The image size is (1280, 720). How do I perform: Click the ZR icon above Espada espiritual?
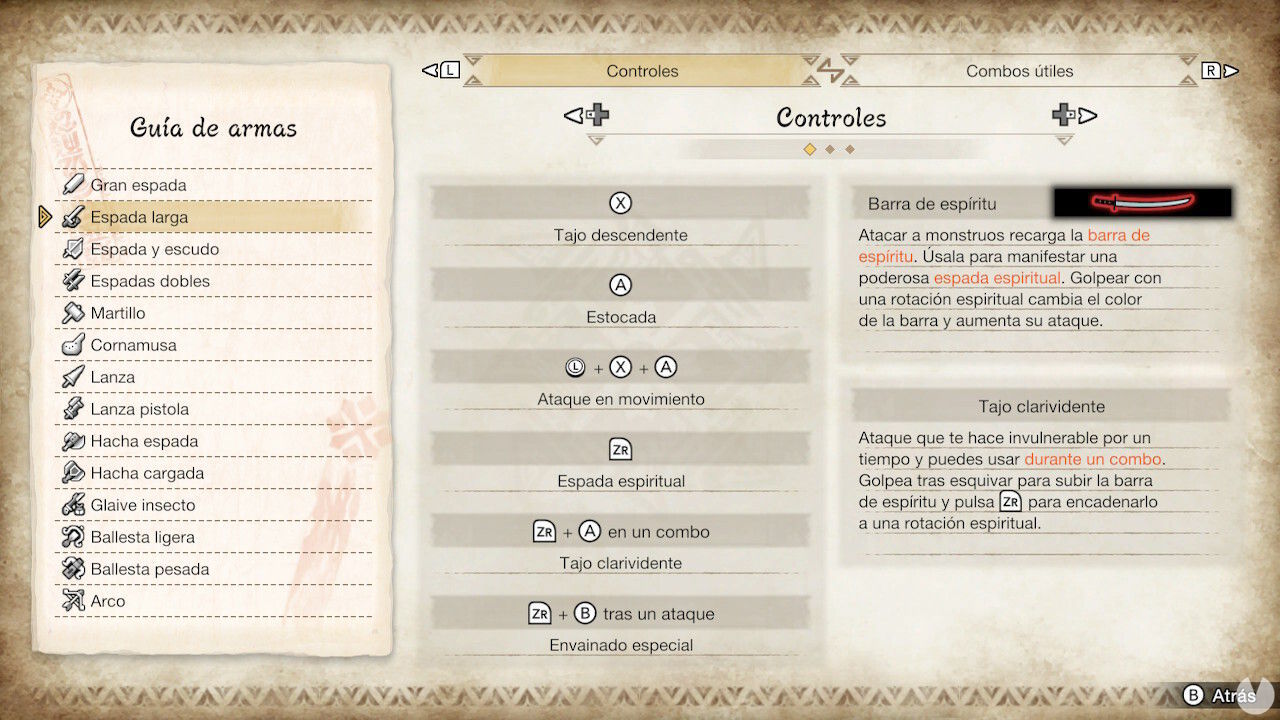tap(620, 447)
